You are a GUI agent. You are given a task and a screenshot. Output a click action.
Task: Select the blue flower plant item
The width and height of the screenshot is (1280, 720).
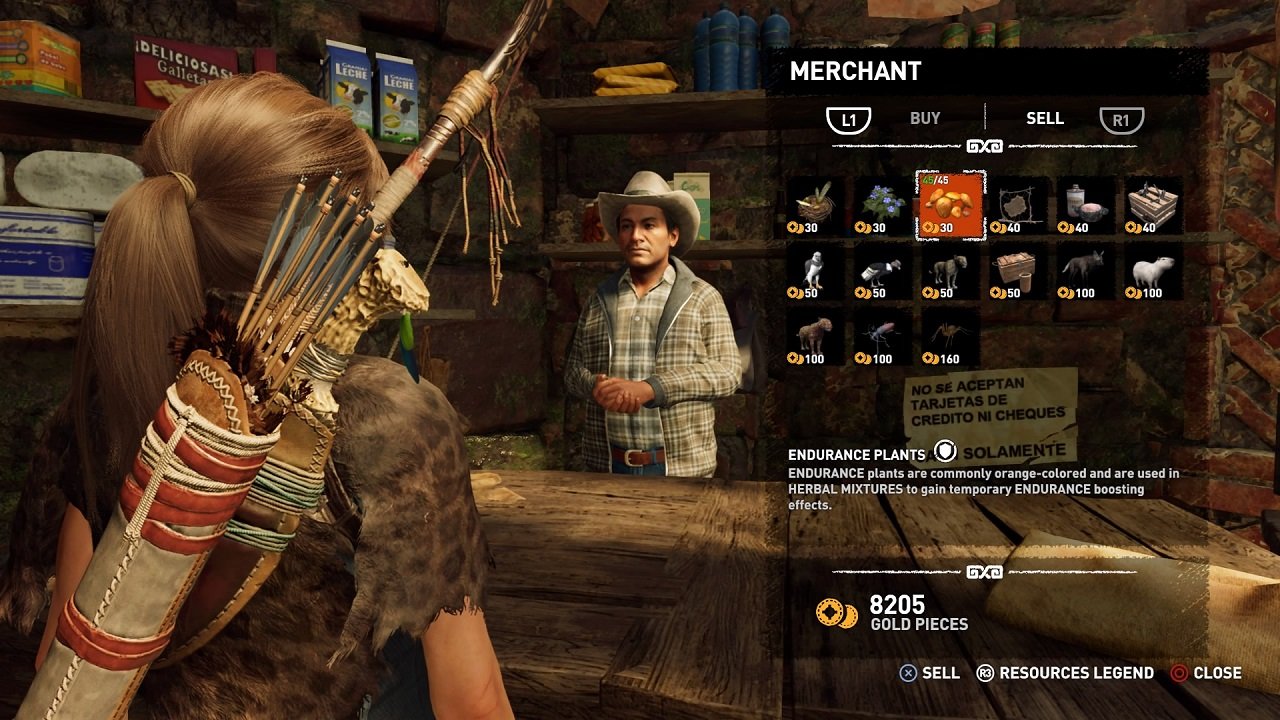[883, 206]
